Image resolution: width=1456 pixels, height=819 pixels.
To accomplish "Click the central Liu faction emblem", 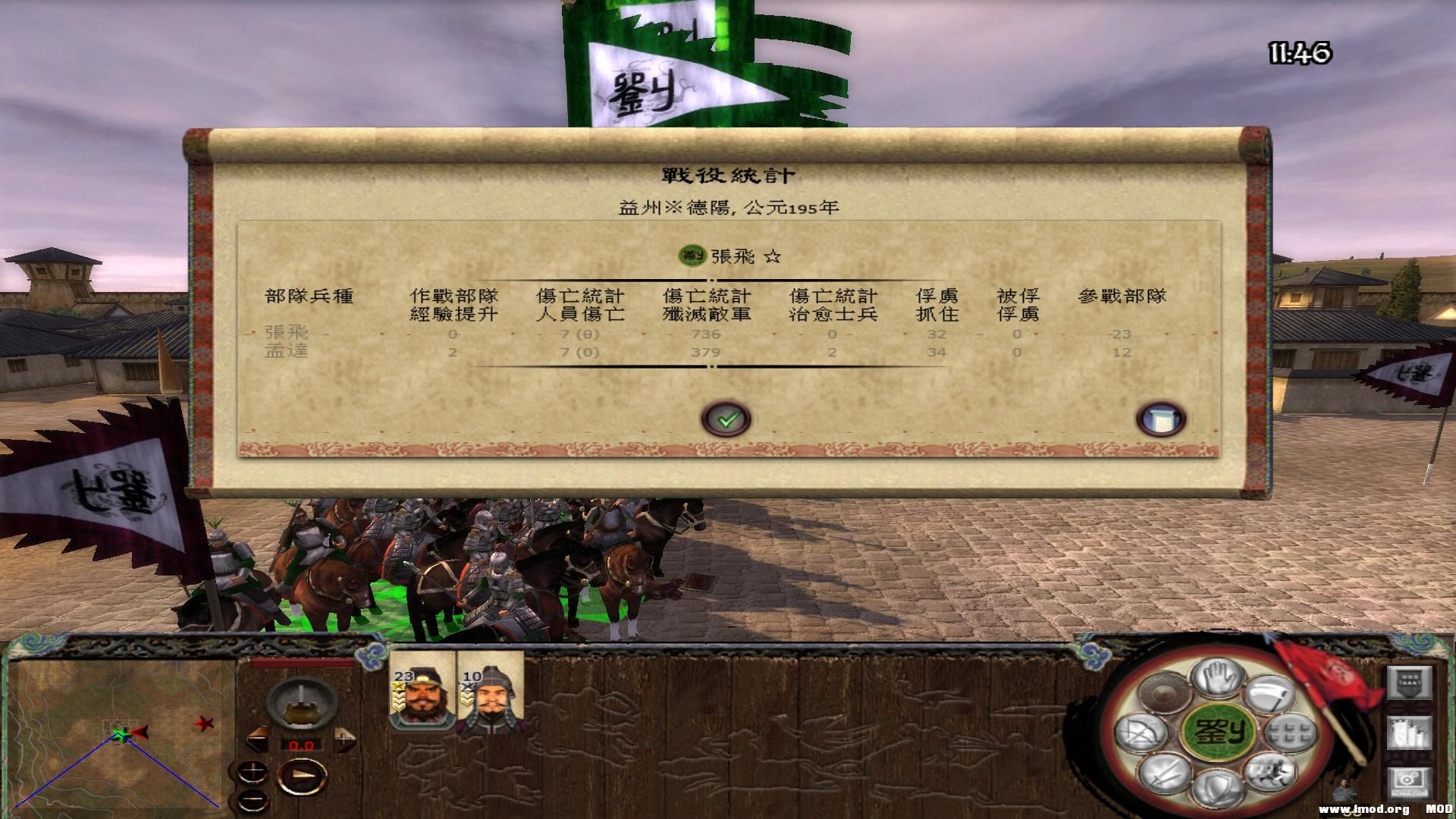I will (1219, 733).
